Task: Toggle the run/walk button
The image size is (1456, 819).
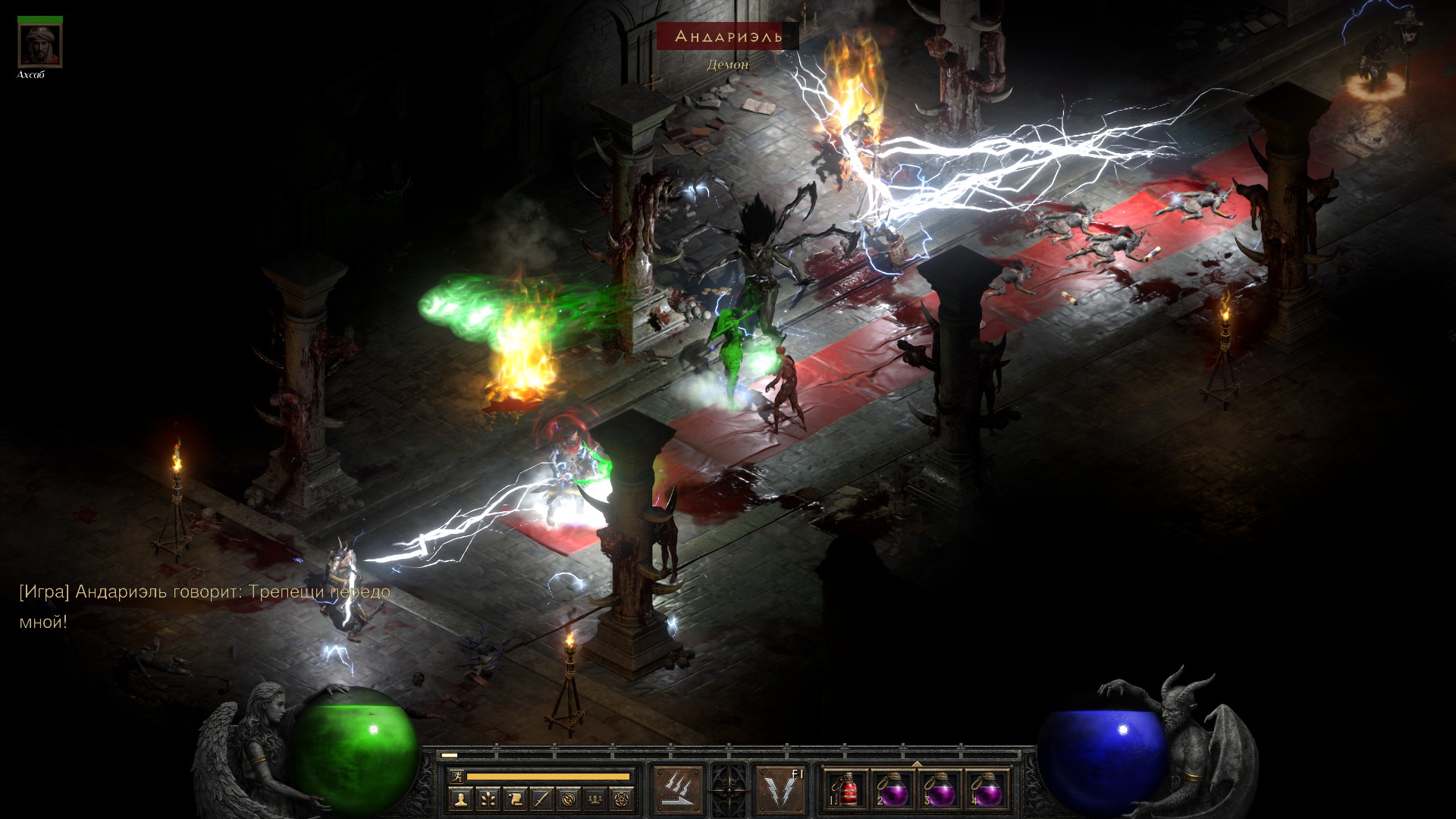Action: [457, 777]
